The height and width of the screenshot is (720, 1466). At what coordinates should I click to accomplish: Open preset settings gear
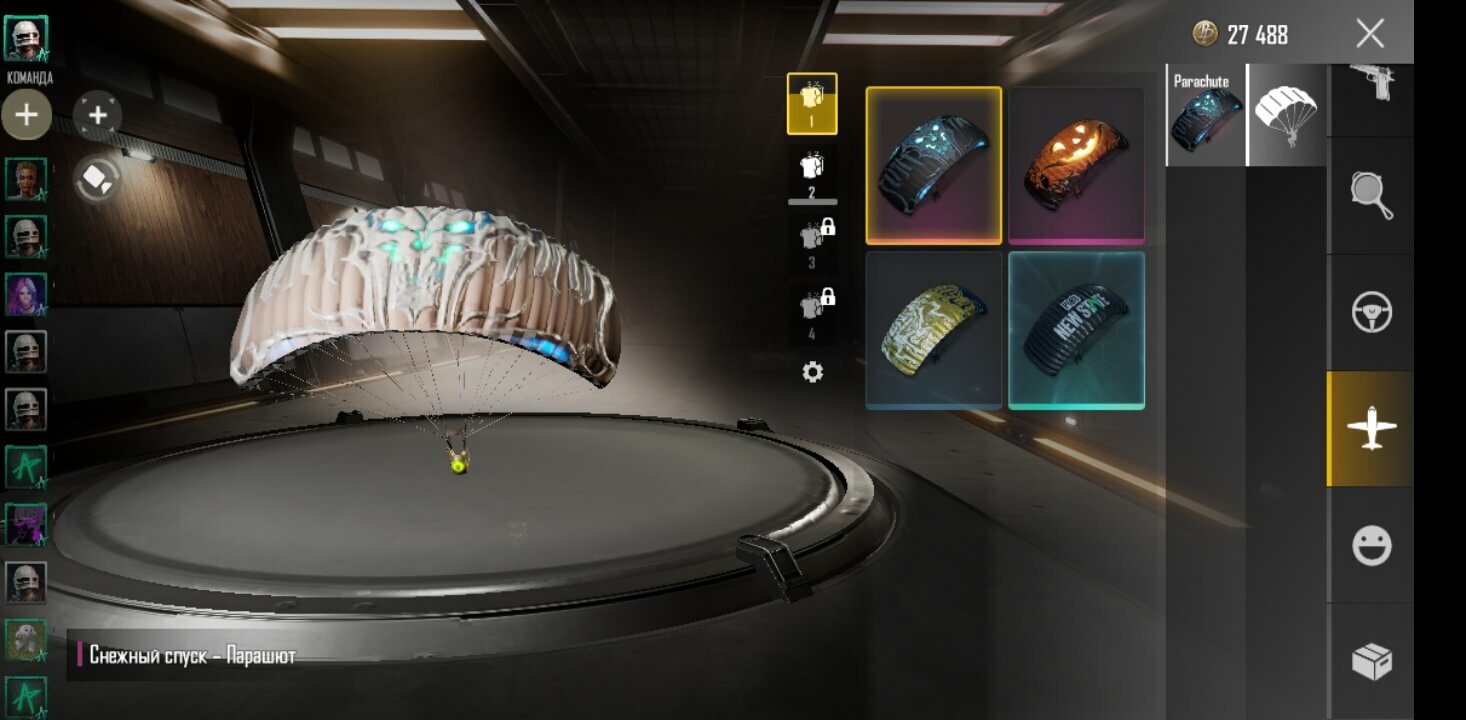pos(813,373)
